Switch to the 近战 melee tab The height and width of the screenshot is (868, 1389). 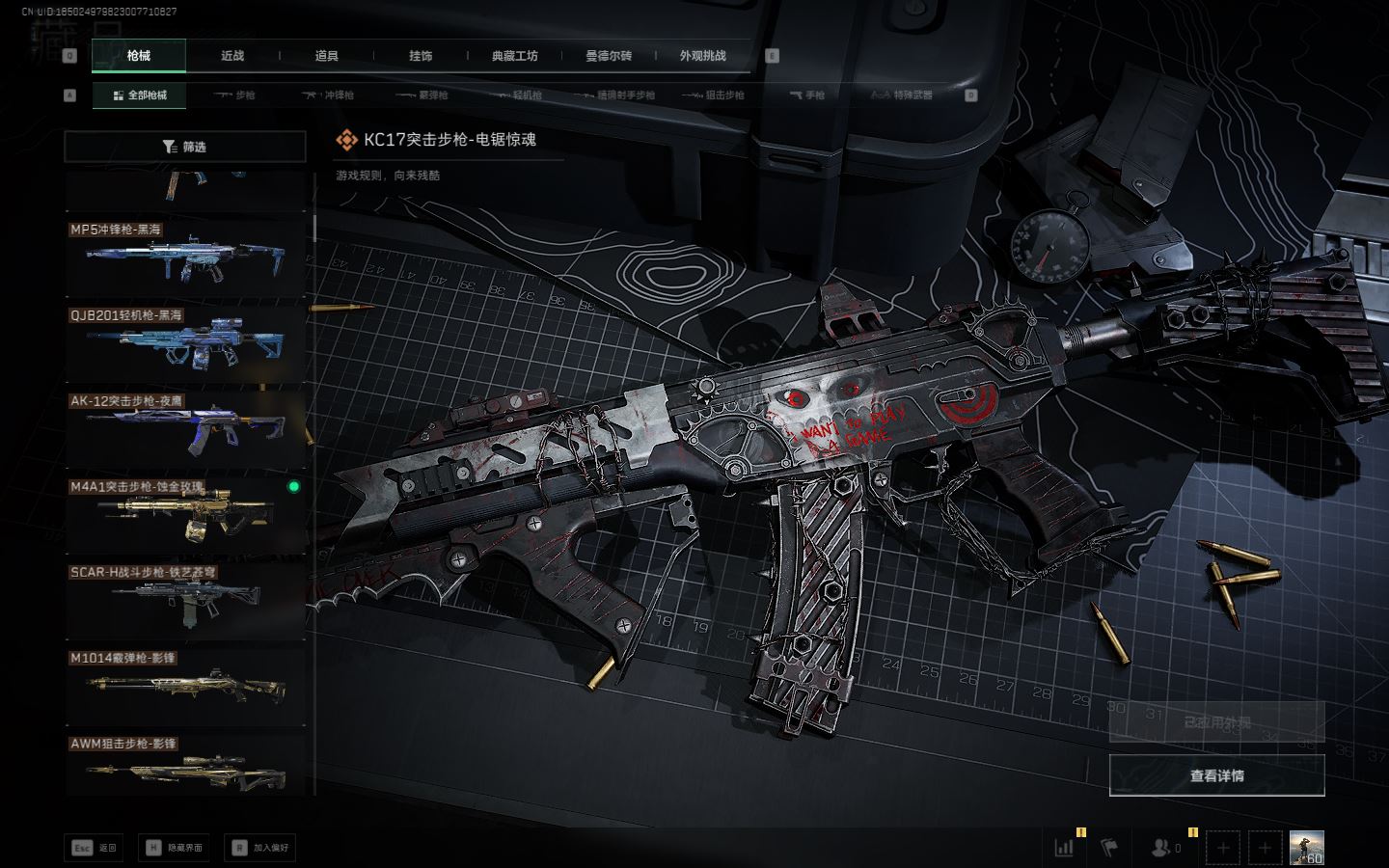tap(232, 56)
